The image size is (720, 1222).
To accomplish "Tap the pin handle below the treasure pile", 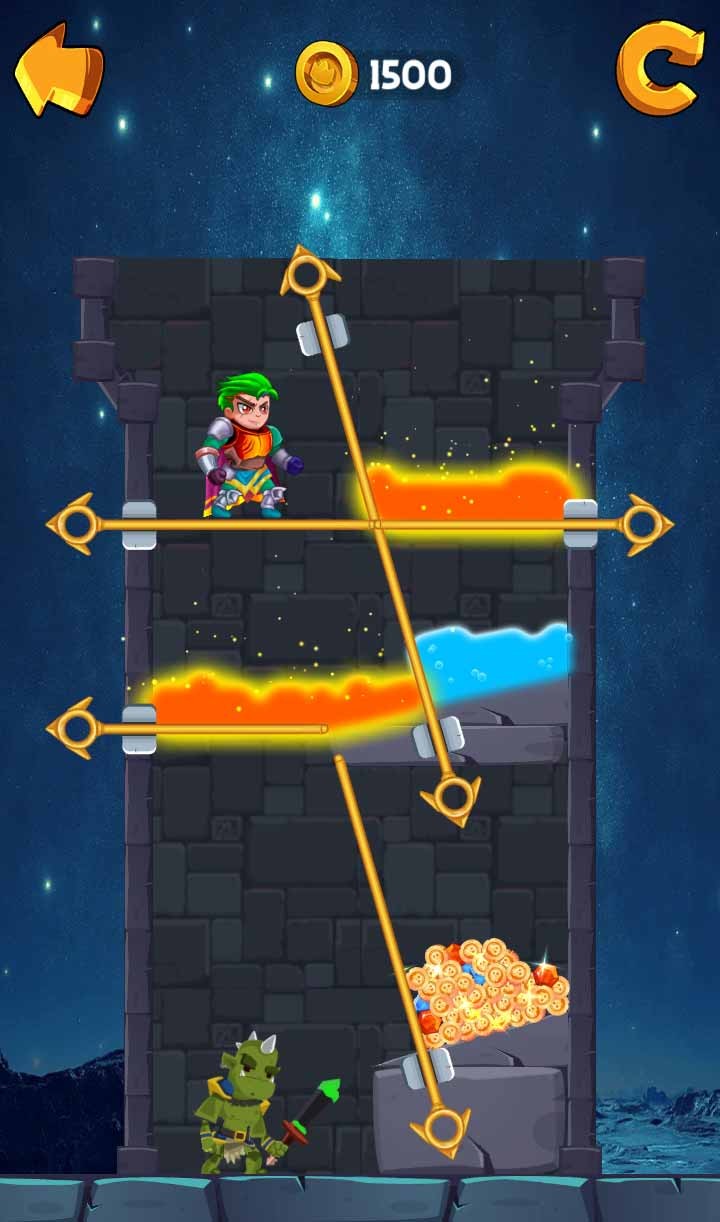I will (x=441, y=1127).
